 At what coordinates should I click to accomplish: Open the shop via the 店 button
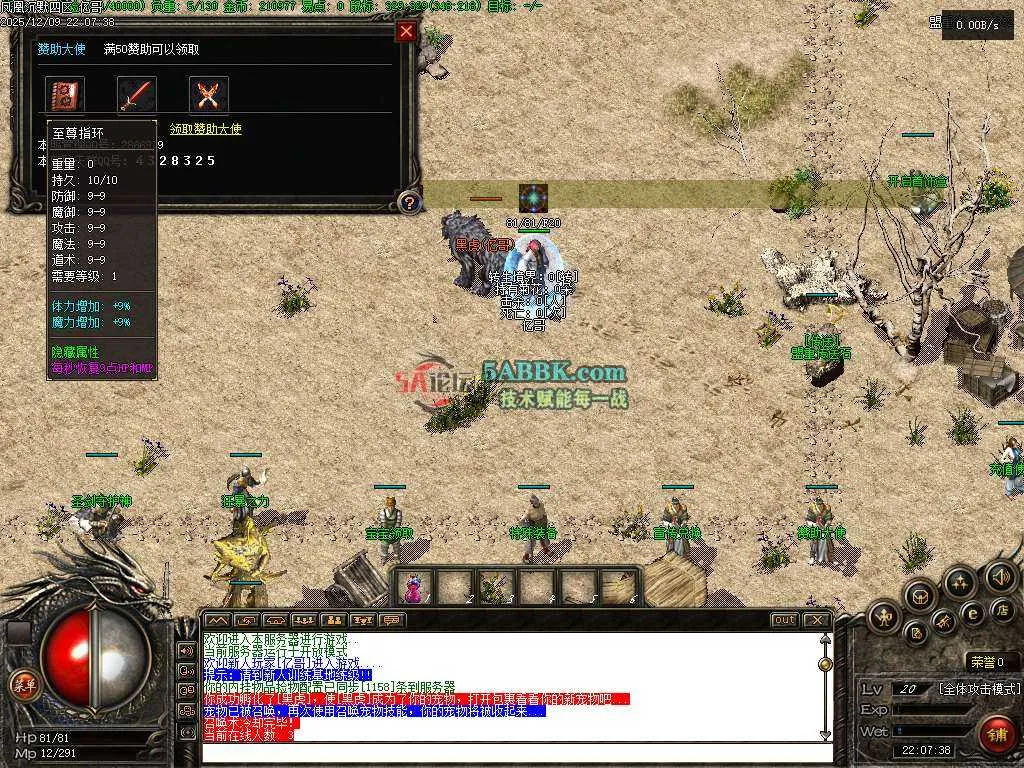[1001, 609]
